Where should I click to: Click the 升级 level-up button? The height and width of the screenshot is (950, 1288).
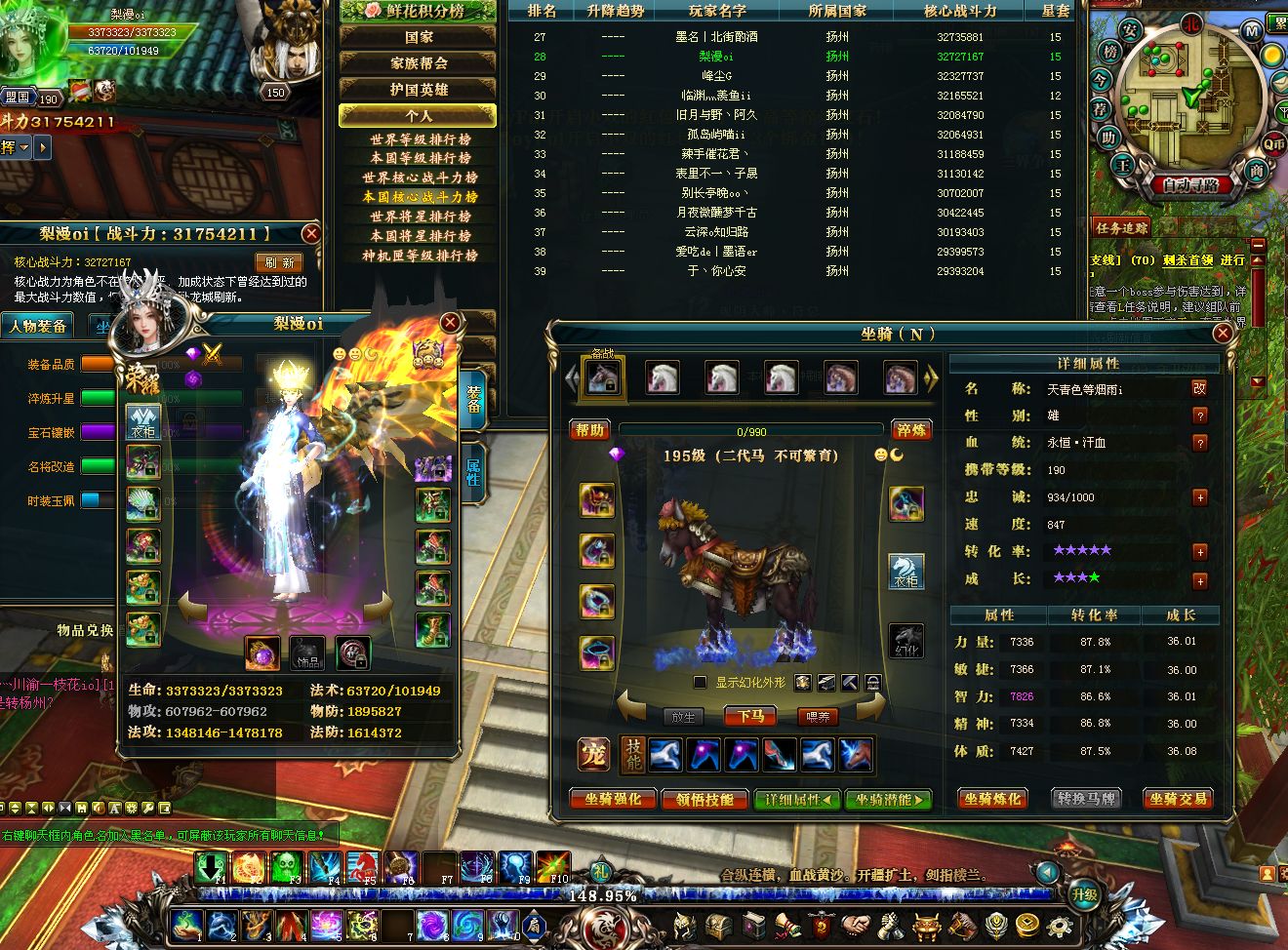[x=1084, y=894]
